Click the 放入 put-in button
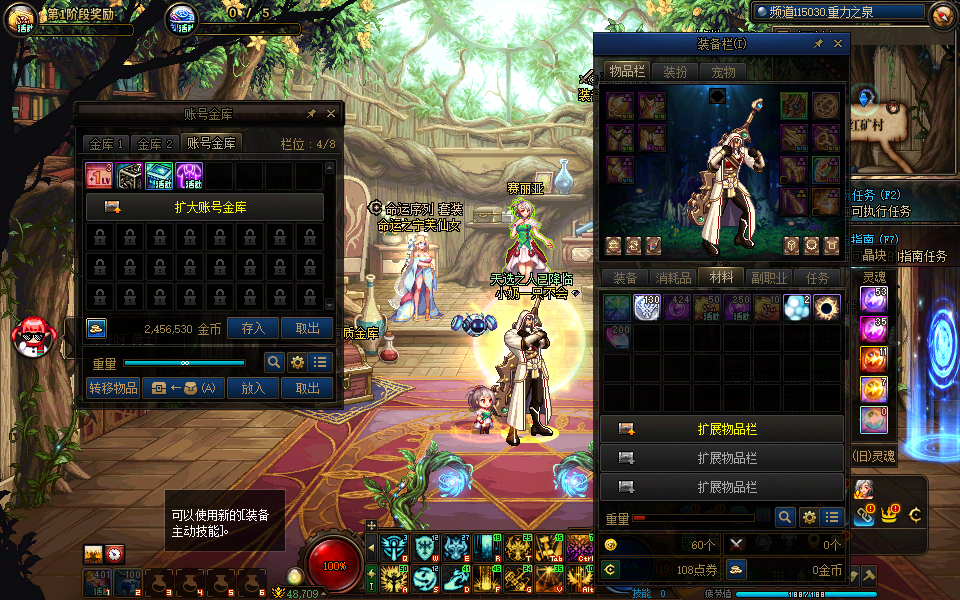The image size is (960, 600). [253, 388]
